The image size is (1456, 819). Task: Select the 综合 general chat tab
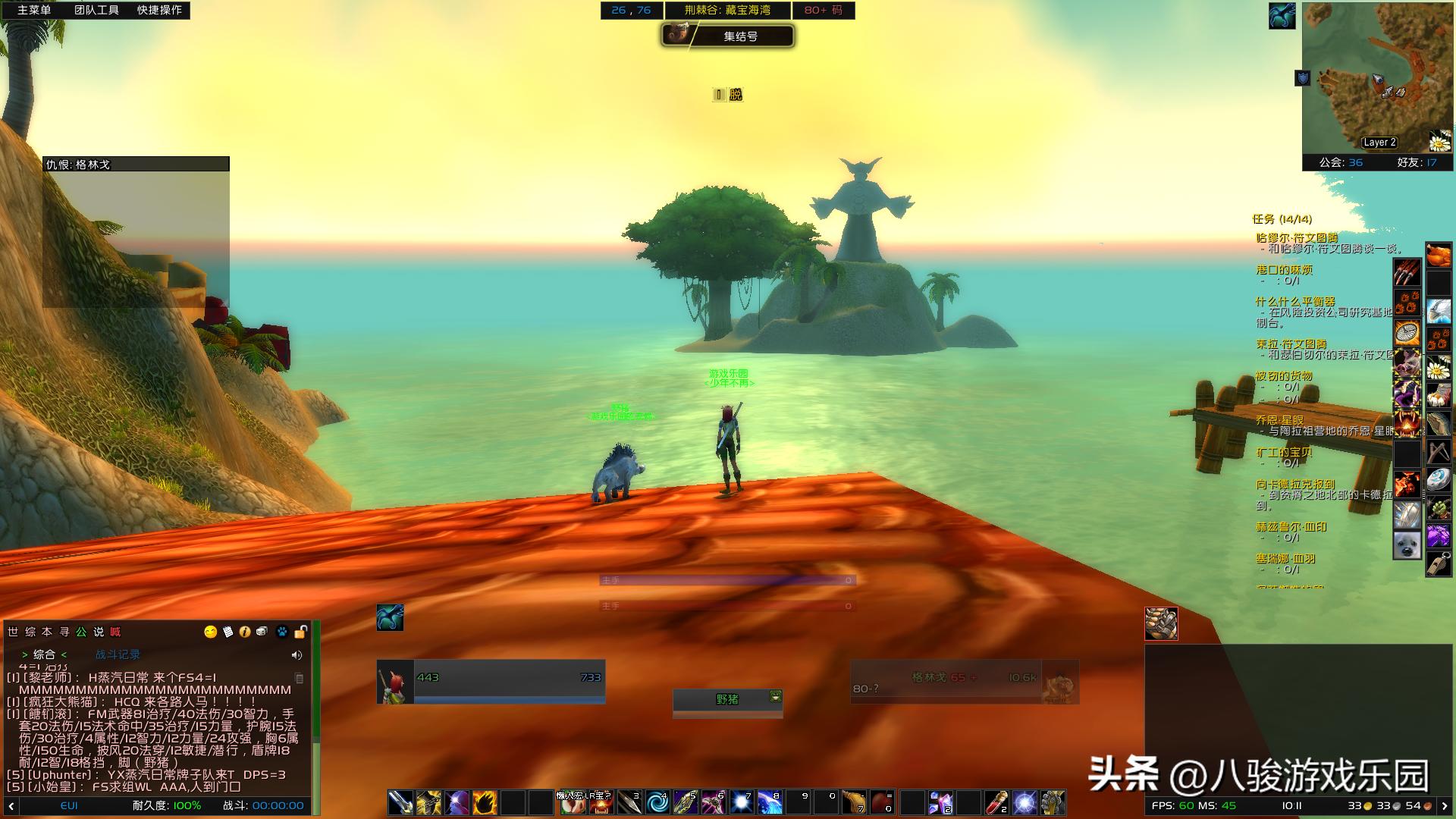pos(44,654)
